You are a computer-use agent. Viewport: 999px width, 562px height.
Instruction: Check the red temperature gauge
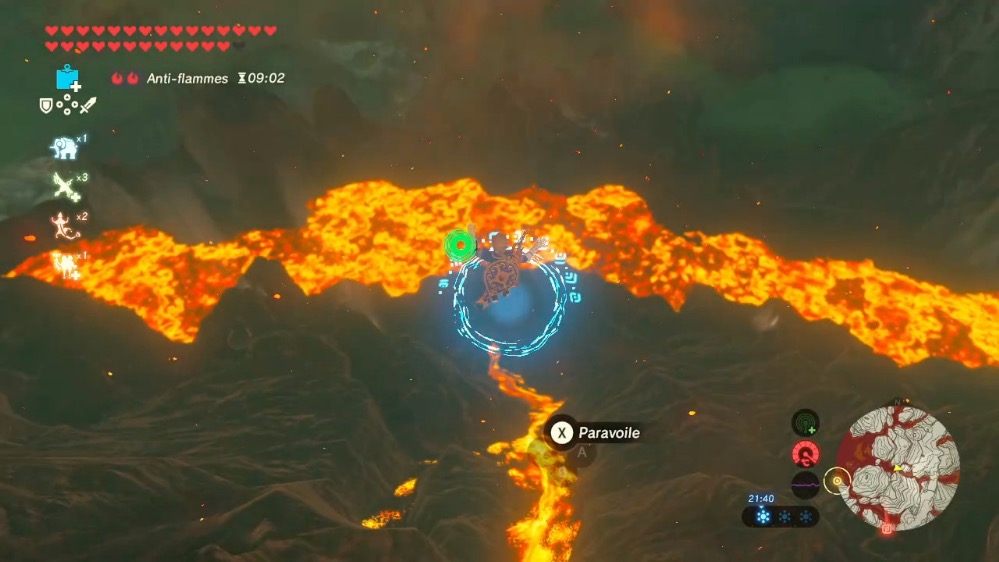click(x=806, y=455)
